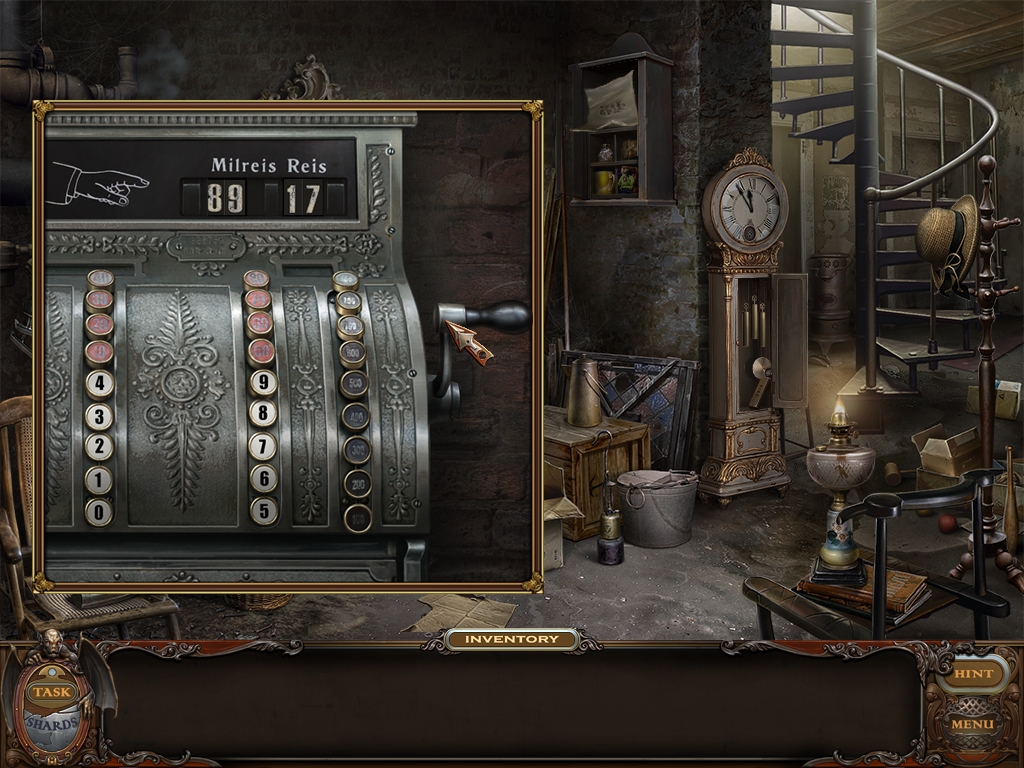Image resolution: width=1024 pixels, height=768 pixels.
Task: Use the Hint button
Action: (x=973, y=674)
